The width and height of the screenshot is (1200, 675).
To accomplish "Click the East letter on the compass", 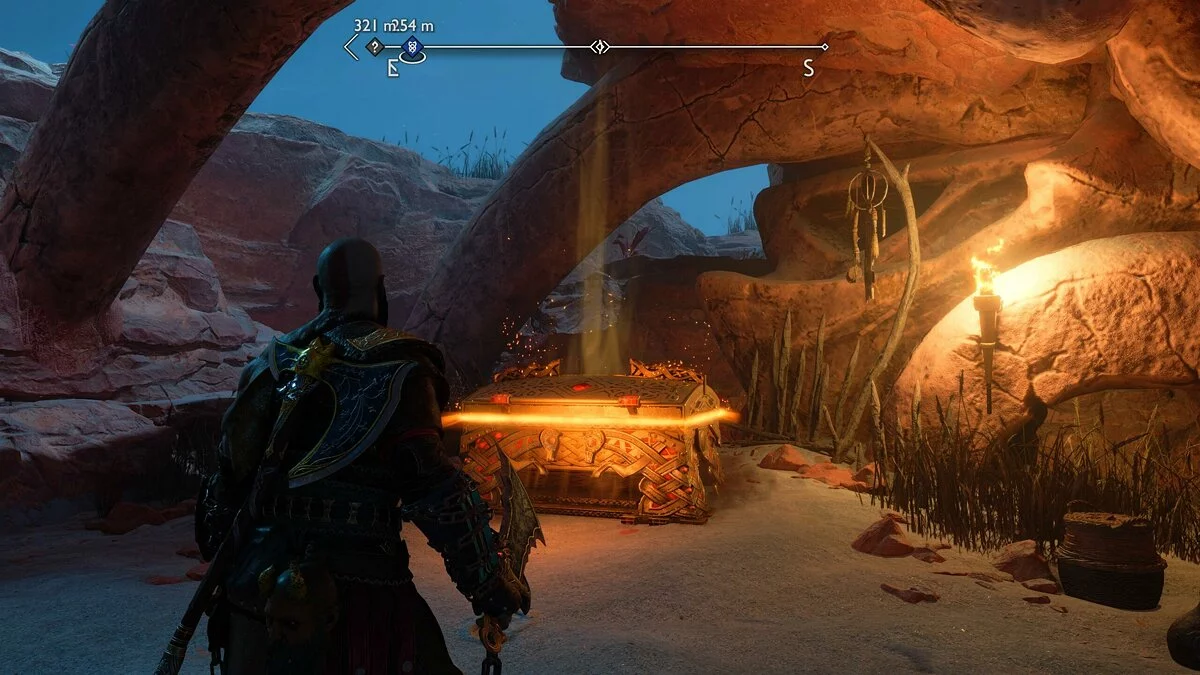I will [393, 70].
